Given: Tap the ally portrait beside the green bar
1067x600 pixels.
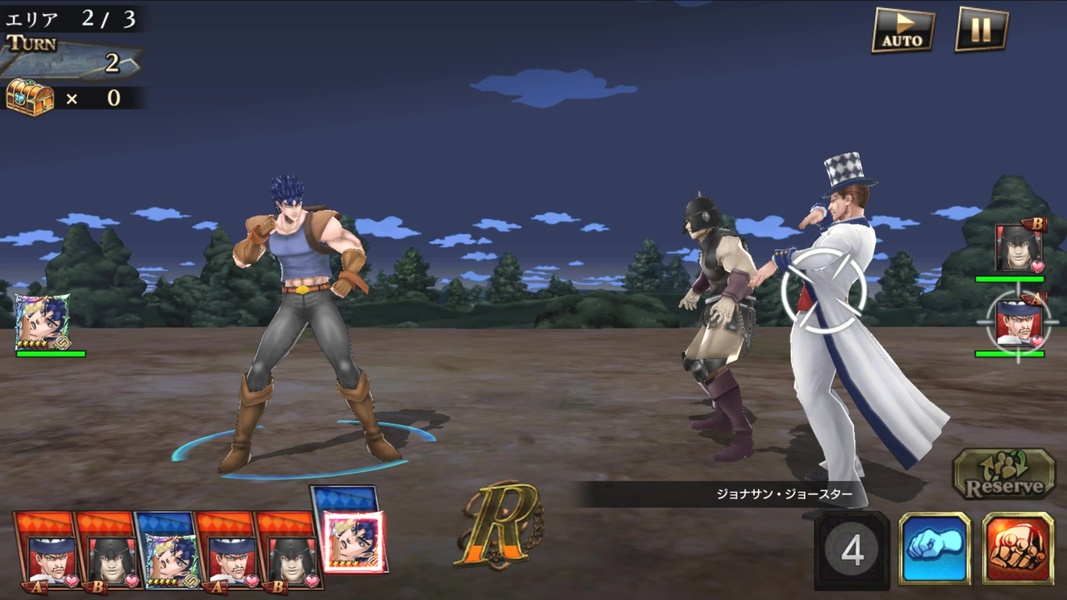Looking at the screenshot, I should coord(42,322).
